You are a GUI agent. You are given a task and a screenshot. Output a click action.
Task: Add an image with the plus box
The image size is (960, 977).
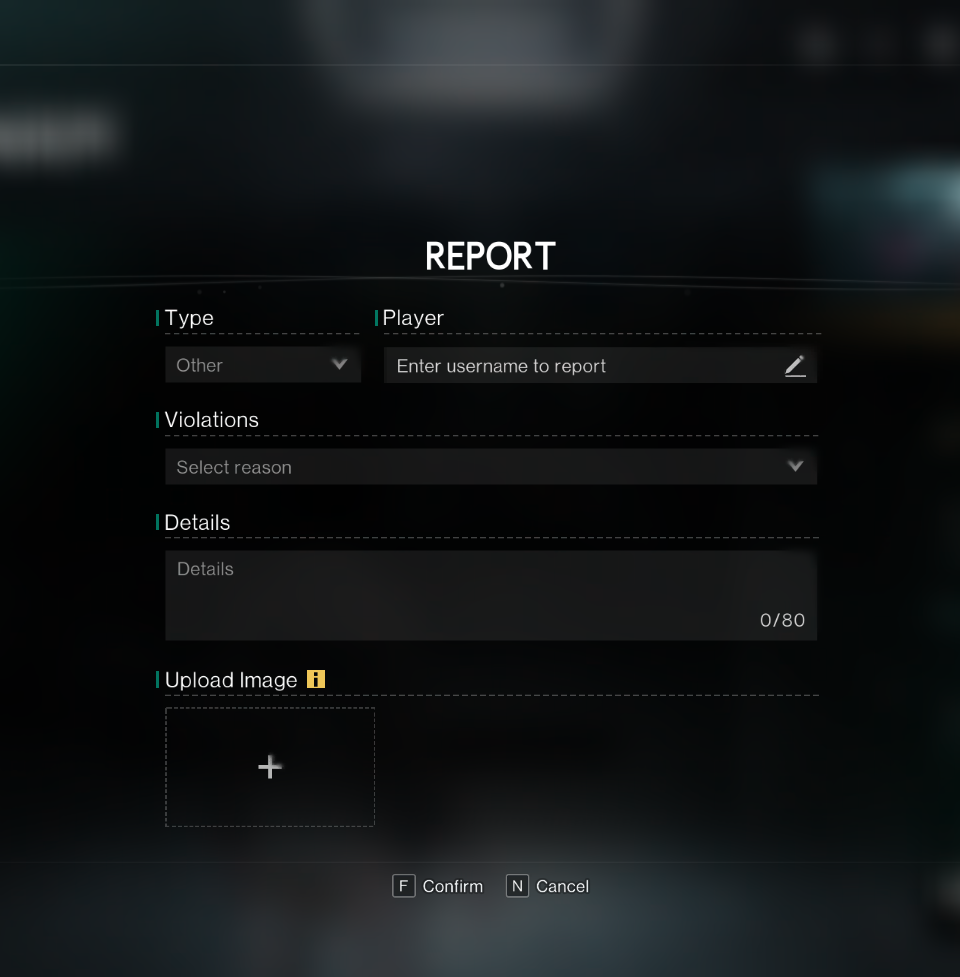(x=270, y=767)
